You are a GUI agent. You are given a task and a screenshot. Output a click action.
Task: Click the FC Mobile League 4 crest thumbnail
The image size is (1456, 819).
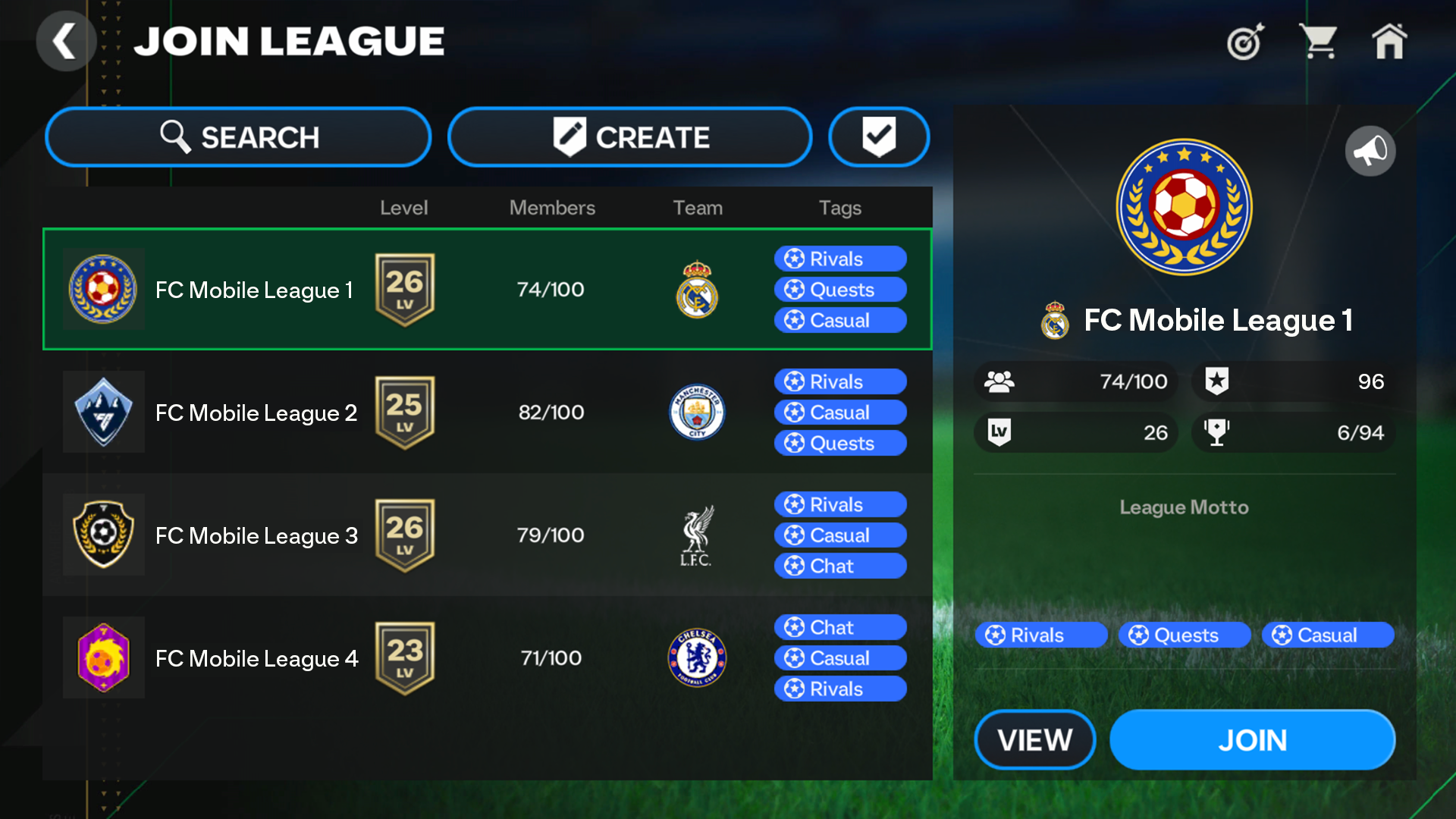click(104, 657)
